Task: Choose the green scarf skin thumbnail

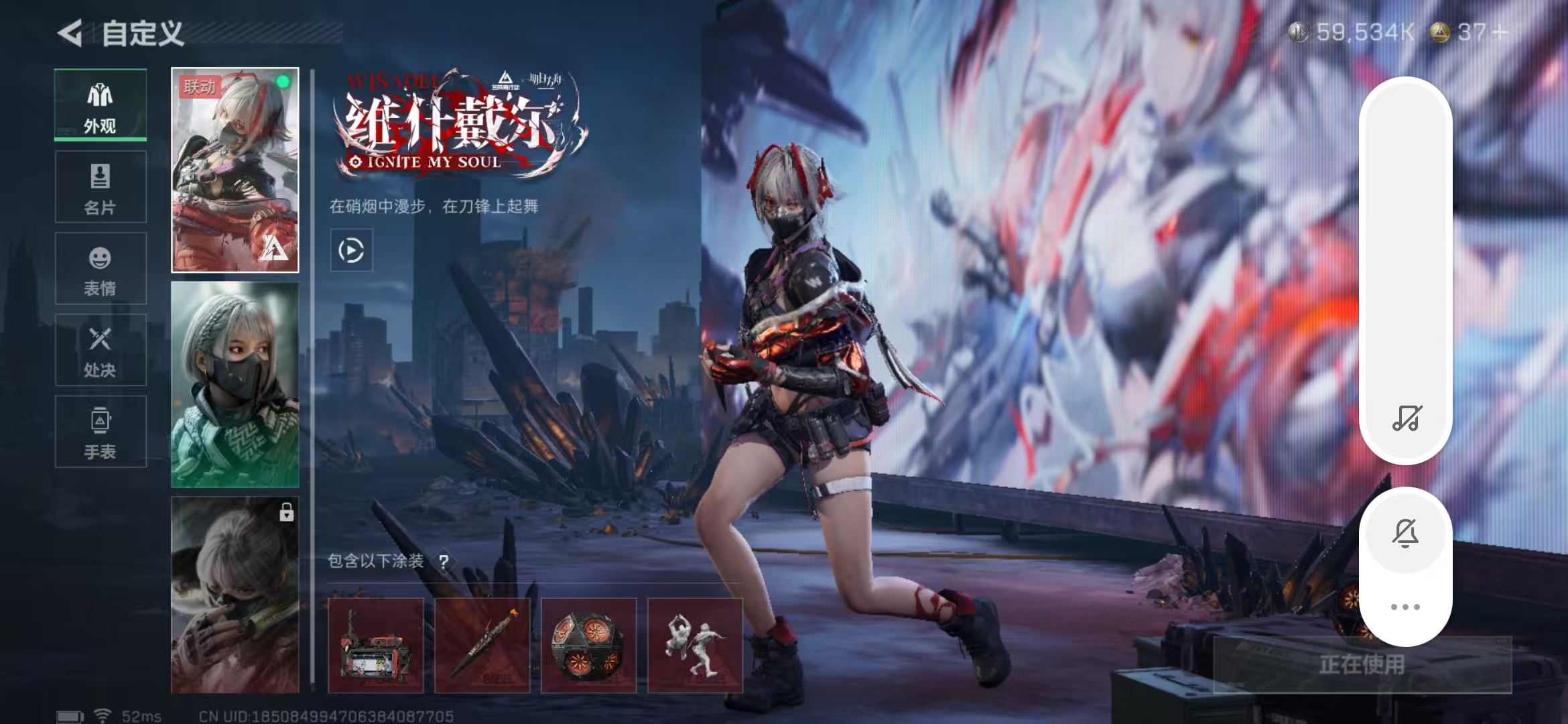Action: click(x=235, y=384)
